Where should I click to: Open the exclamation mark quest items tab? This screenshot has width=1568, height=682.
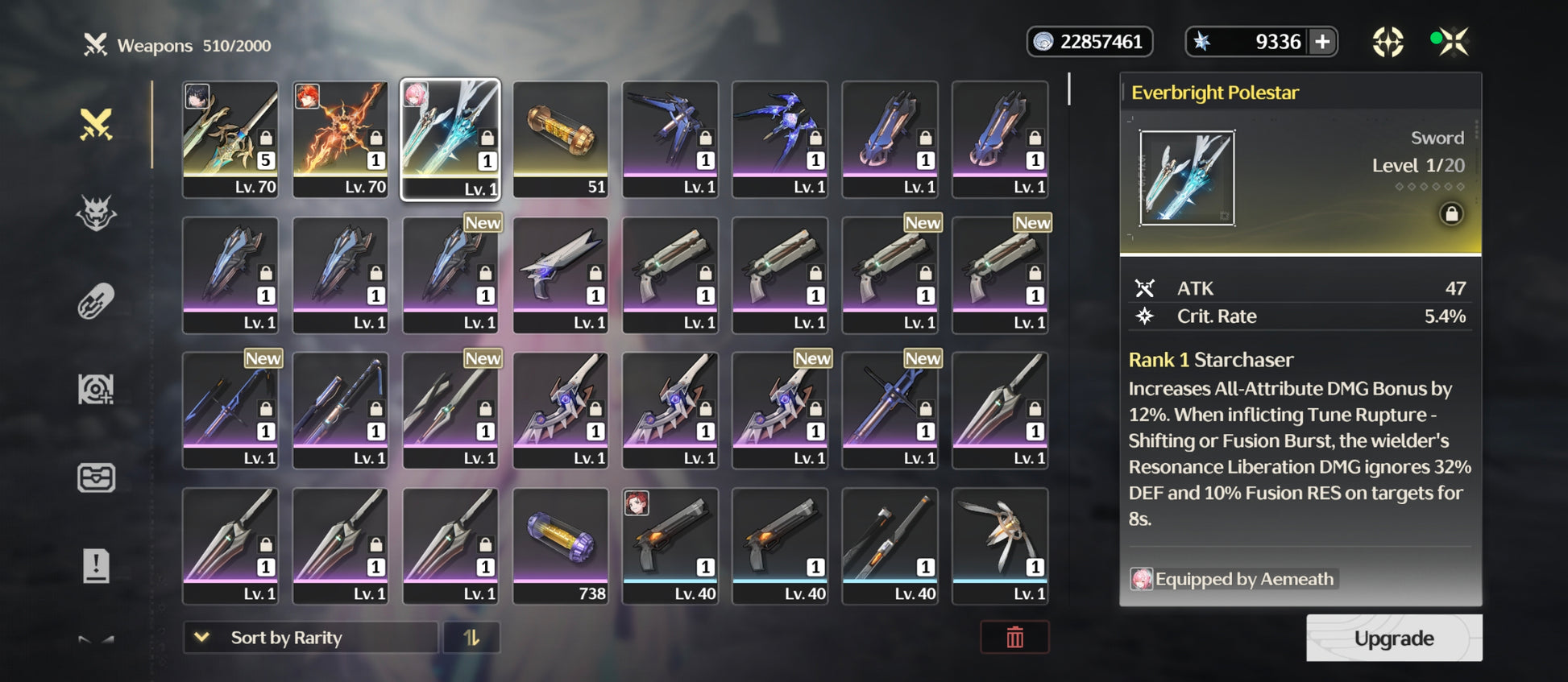(x=96, y=565)
